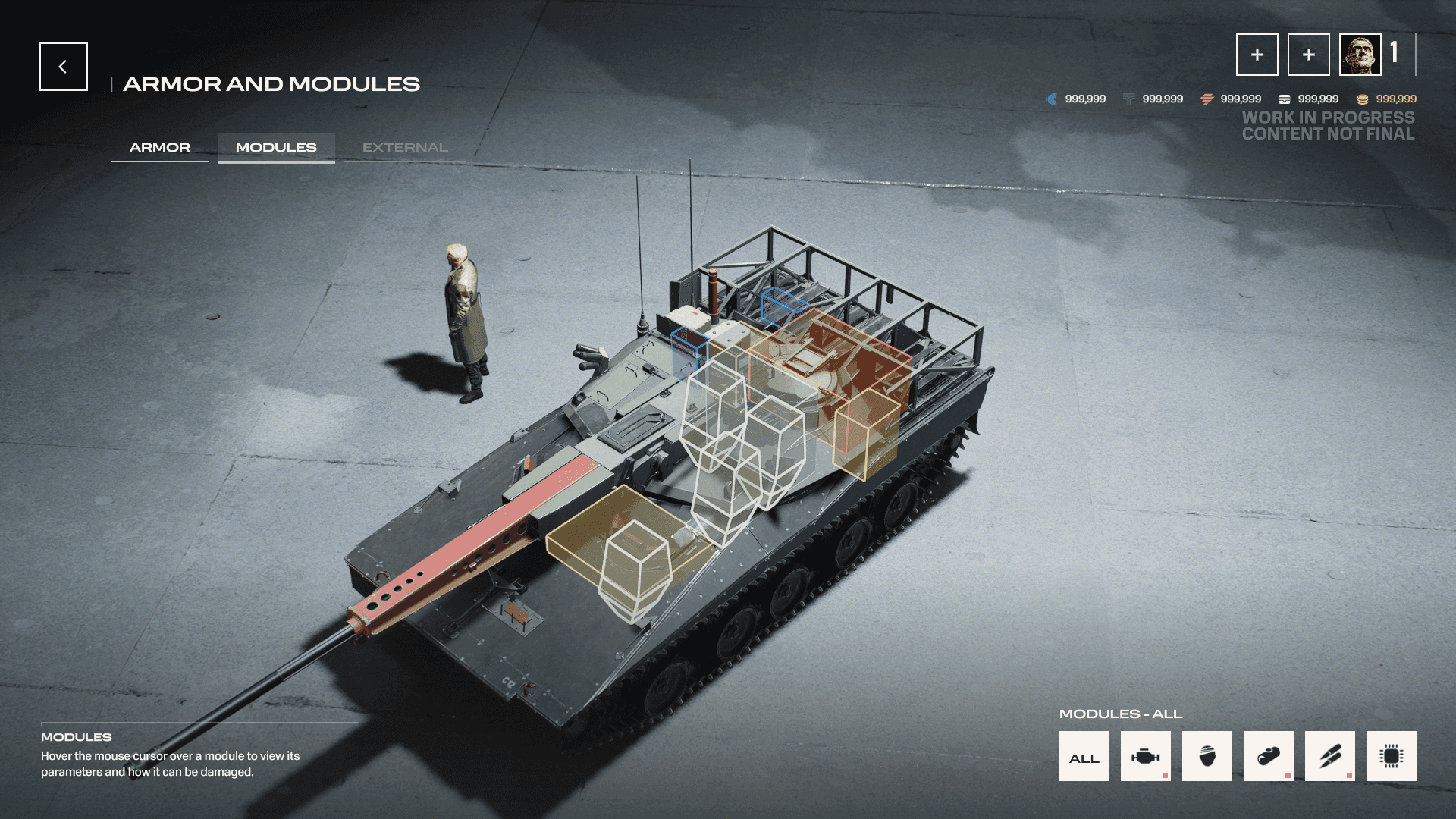This screenshot has width=1456, height=819.
Task: Open the External tab
Action: (405, 147)
